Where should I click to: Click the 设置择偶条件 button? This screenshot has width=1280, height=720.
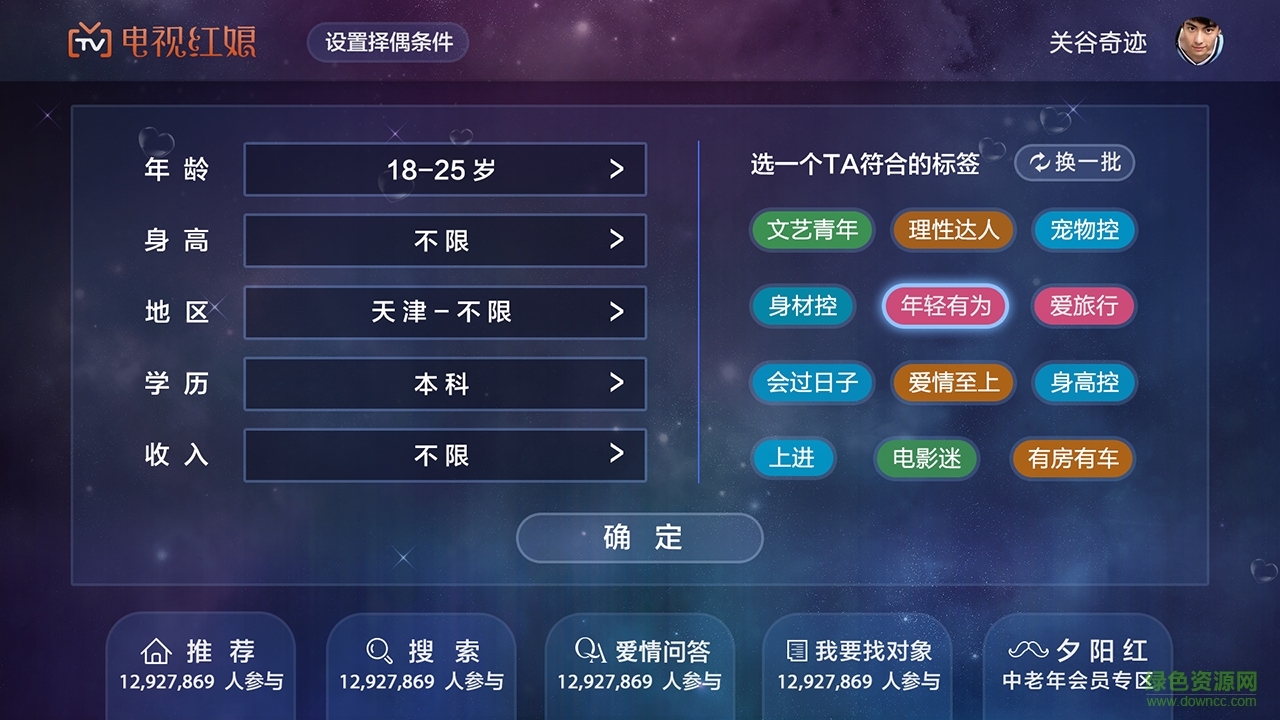click(388, 43)
